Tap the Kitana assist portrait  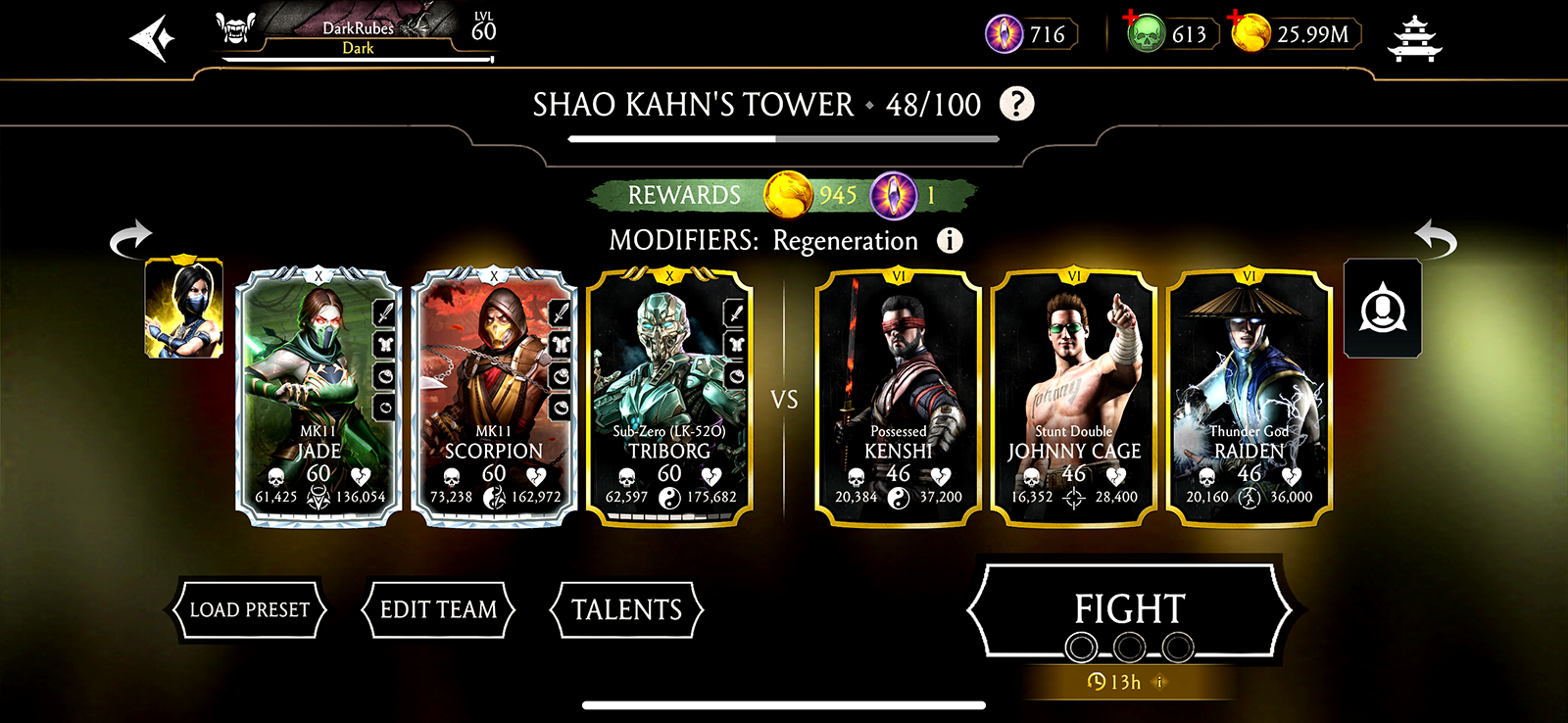(184, 309)
